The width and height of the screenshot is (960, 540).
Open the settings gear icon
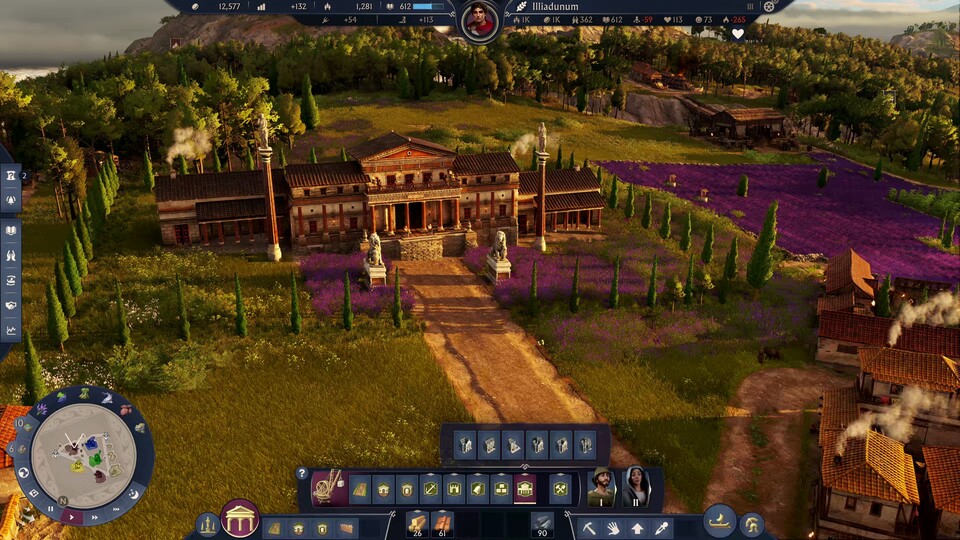tap(769, 6)
